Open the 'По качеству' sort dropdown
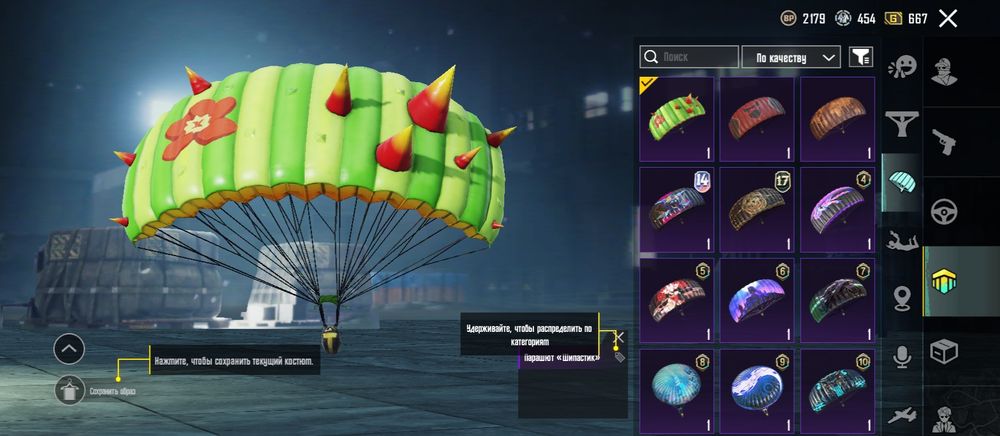Image resolution: width=1000 pixels, height=436 pixels. pos(791,57)
